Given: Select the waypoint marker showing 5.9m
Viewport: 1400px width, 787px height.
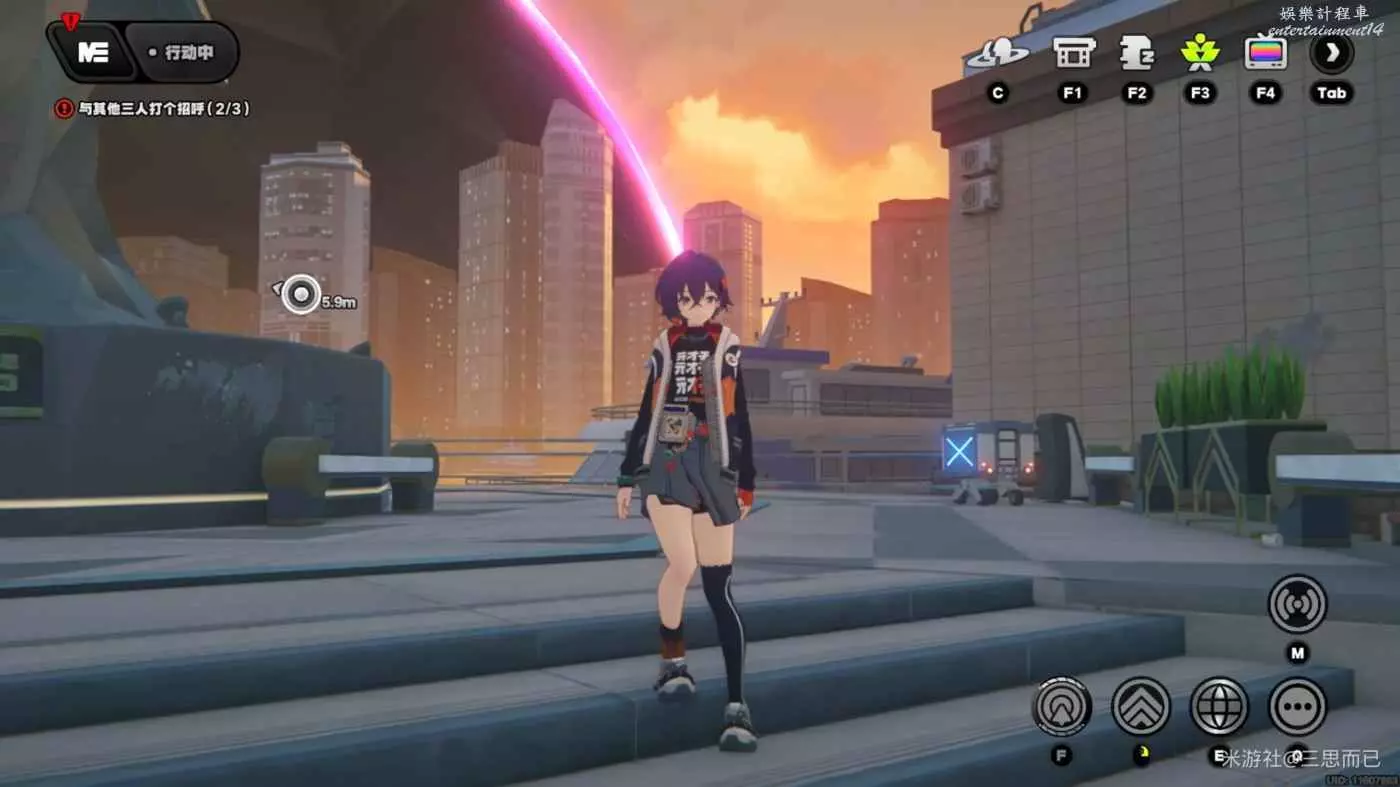Looking at the screenshot, I should 299,294.
